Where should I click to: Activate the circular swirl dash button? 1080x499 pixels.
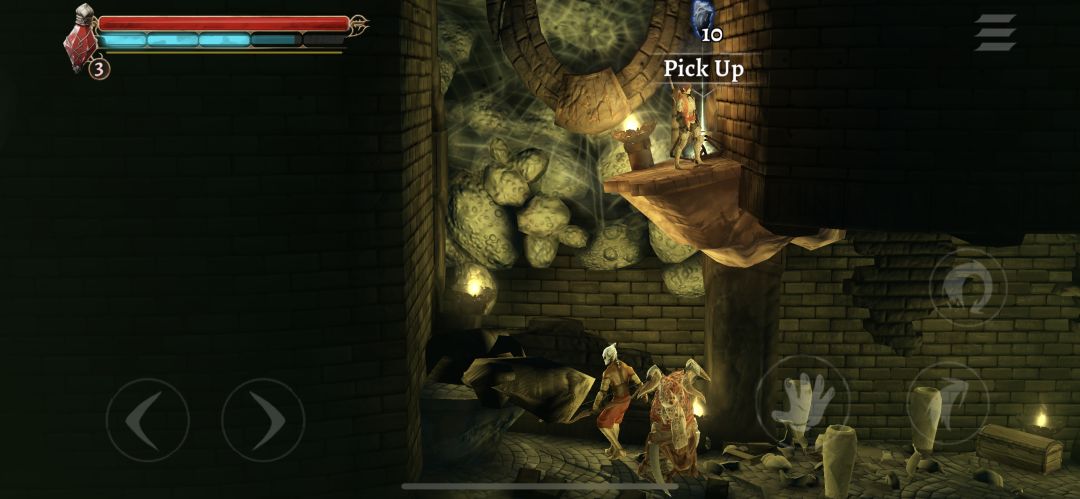coord(968,287)
